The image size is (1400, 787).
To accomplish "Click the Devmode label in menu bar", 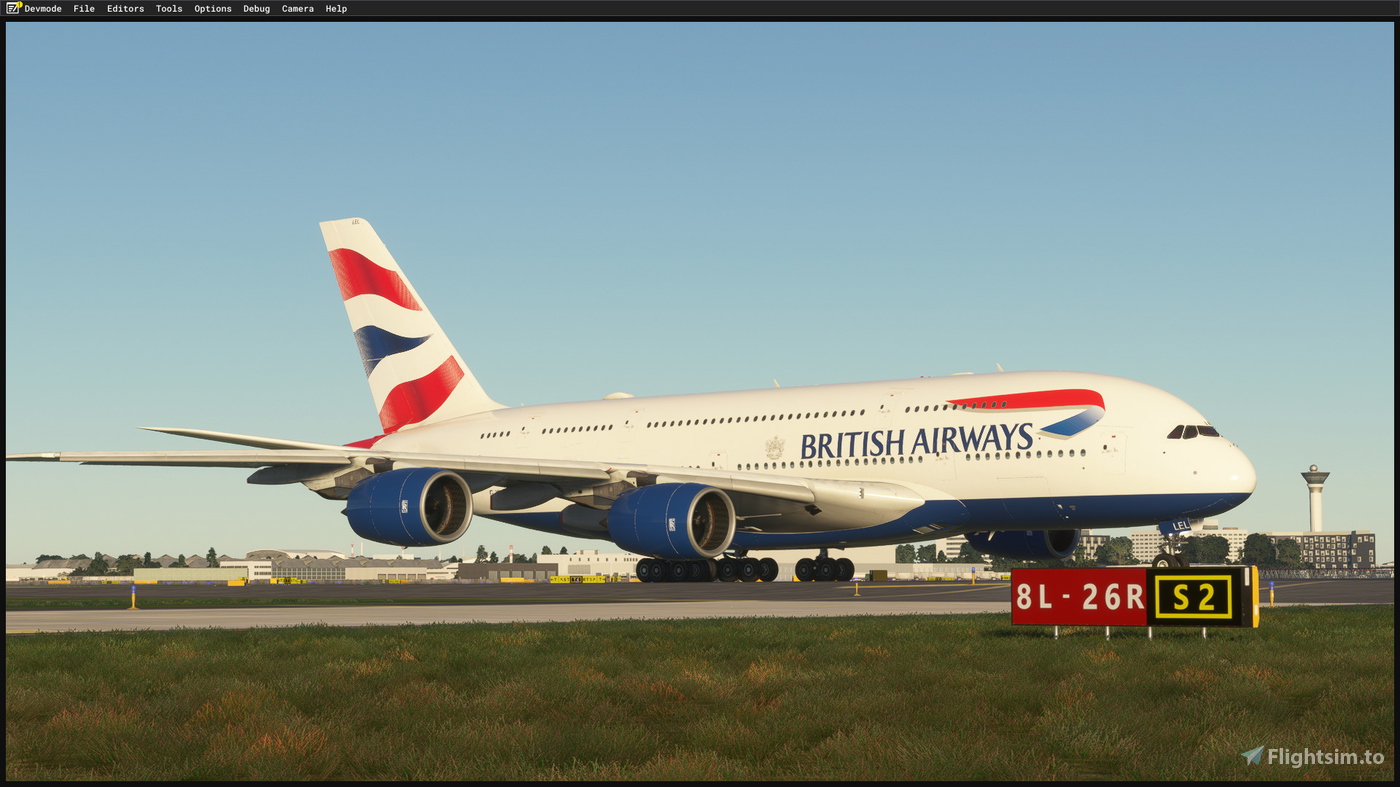I will coord(44,8).
